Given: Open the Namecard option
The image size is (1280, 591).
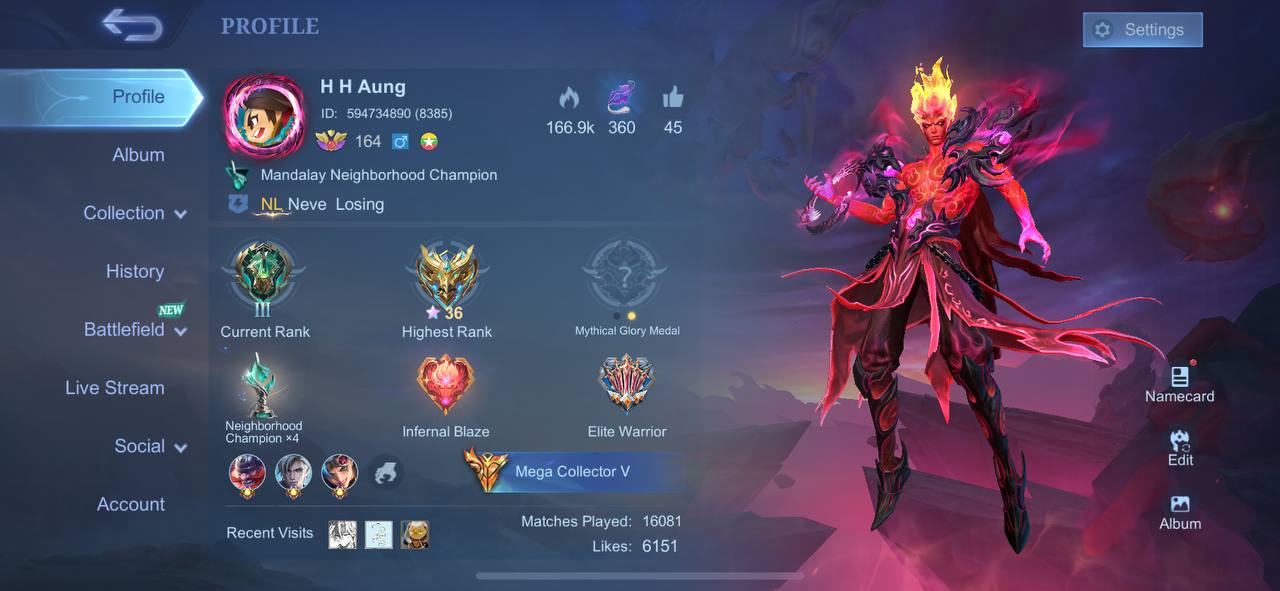Looking at the screenshot, I should pos(1180,384).
